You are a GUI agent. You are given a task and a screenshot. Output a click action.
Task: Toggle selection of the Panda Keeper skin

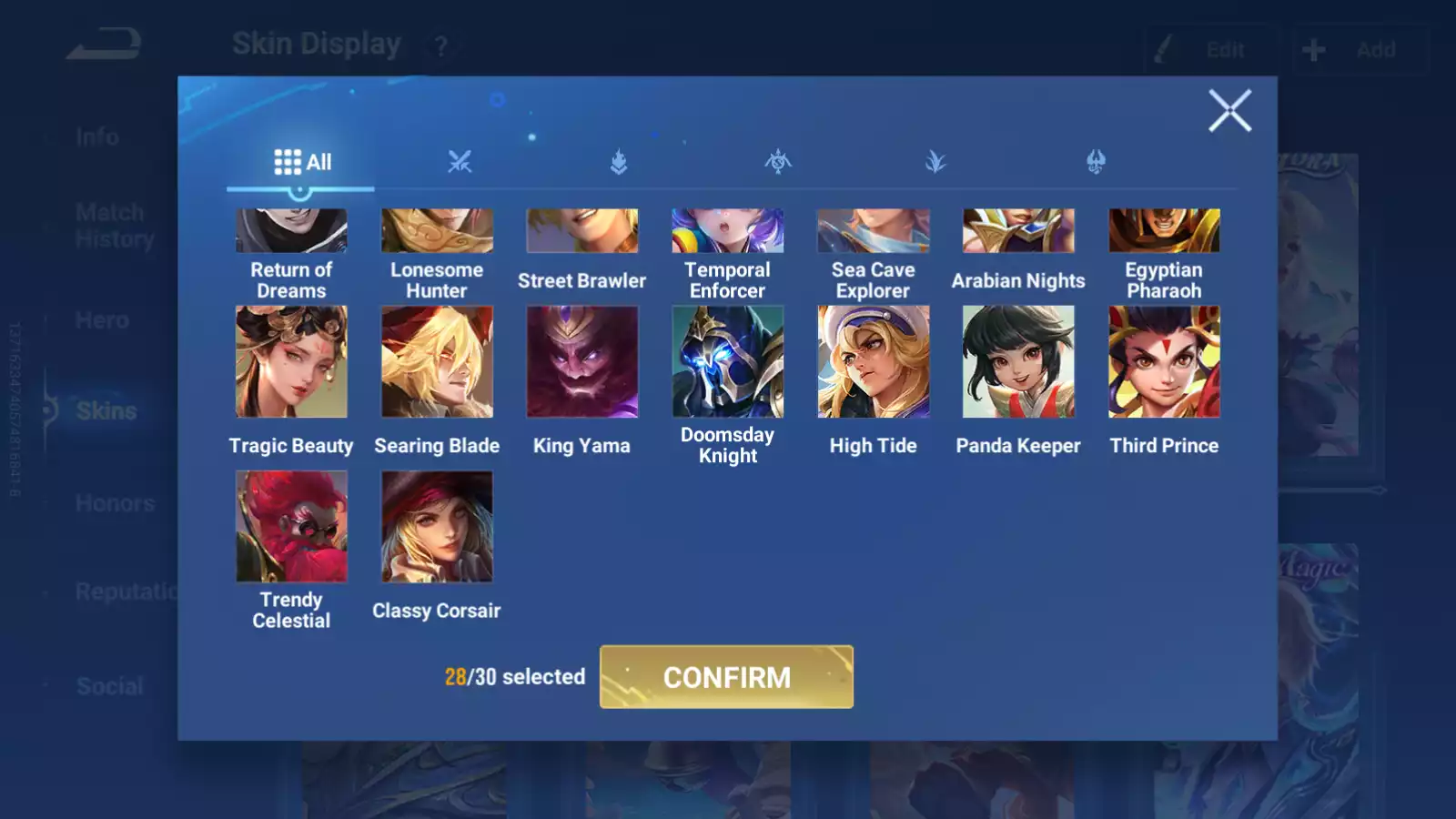coord(1018,361)
